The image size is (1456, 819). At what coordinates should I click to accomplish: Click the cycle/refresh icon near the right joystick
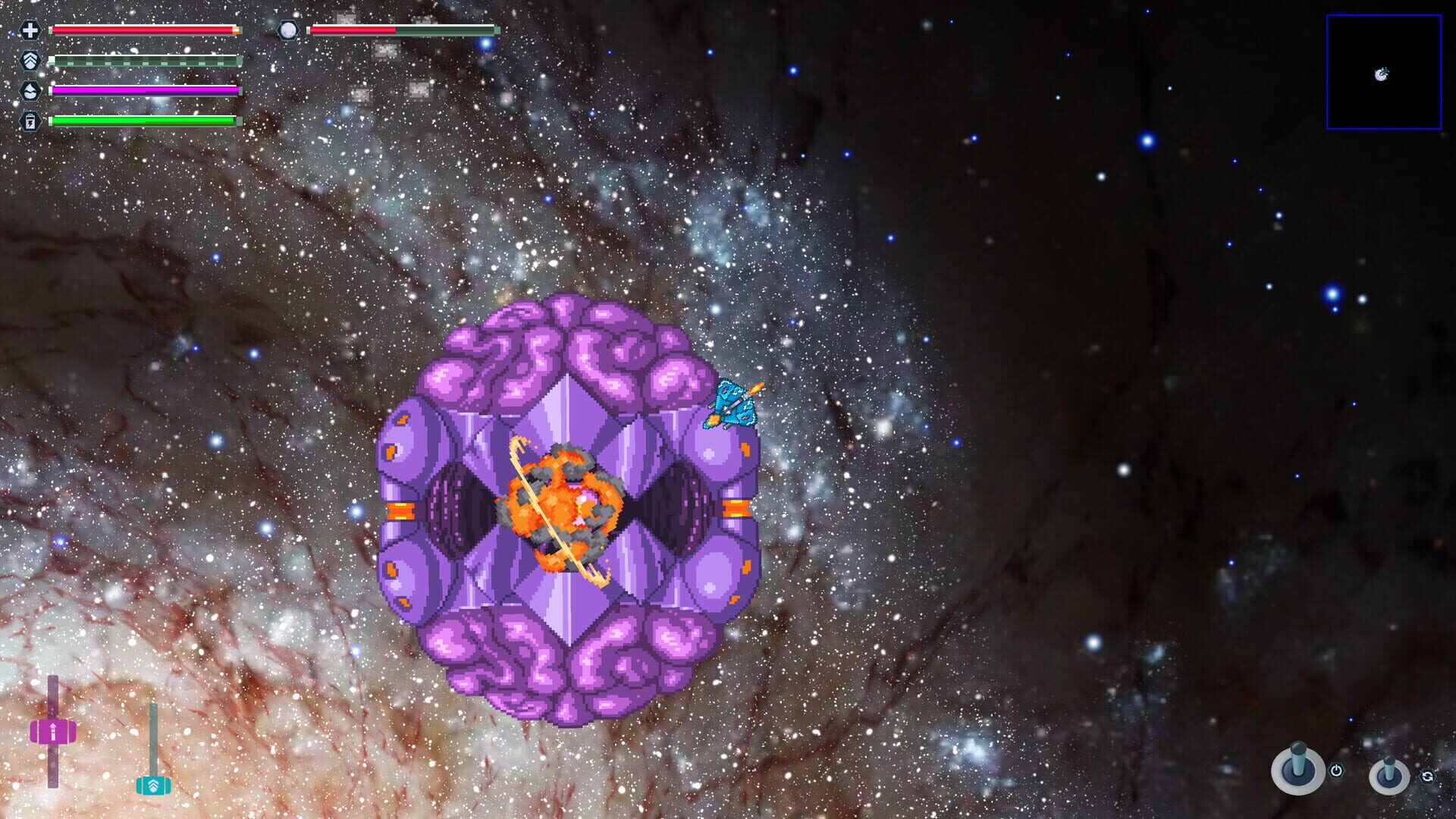pos(1428,777)
